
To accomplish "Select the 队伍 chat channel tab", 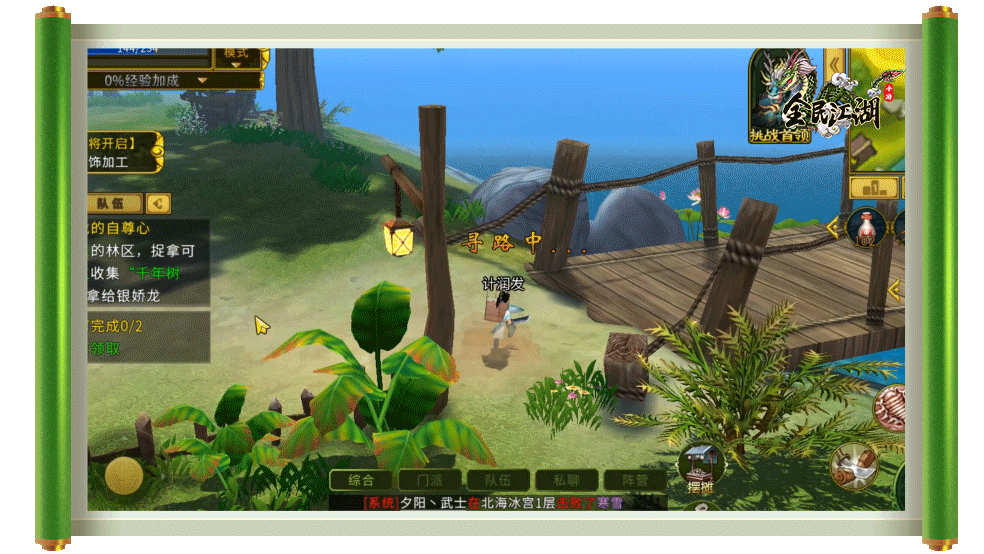I will tap(498, 481).
